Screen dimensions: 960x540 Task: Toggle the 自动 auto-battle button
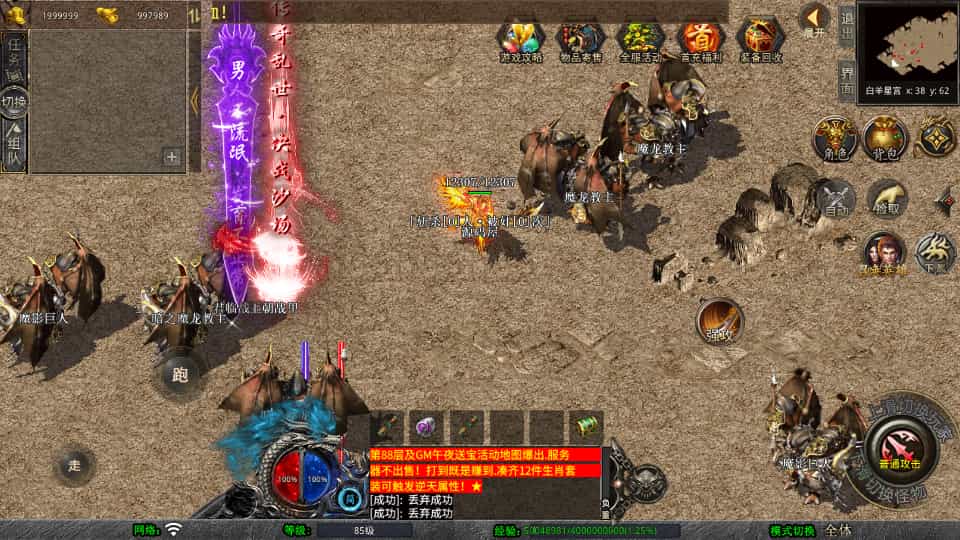tap(835, 199)
